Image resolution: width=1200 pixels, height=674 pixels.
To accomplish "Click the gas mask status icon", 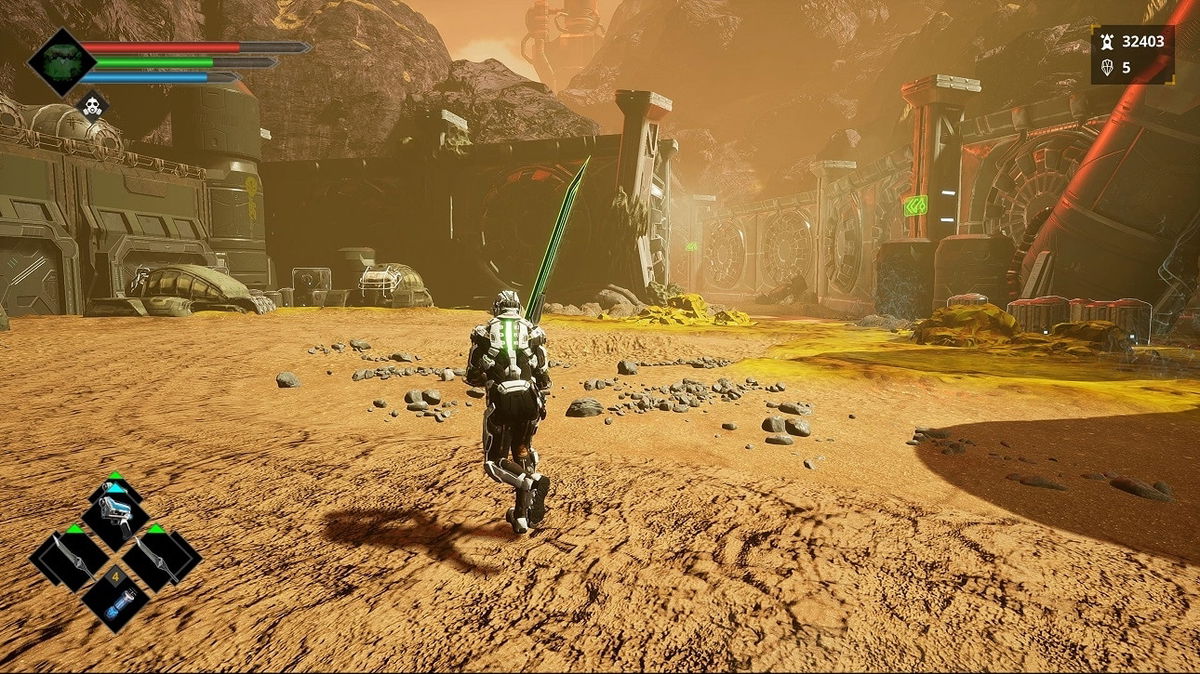I will (92, 106).
